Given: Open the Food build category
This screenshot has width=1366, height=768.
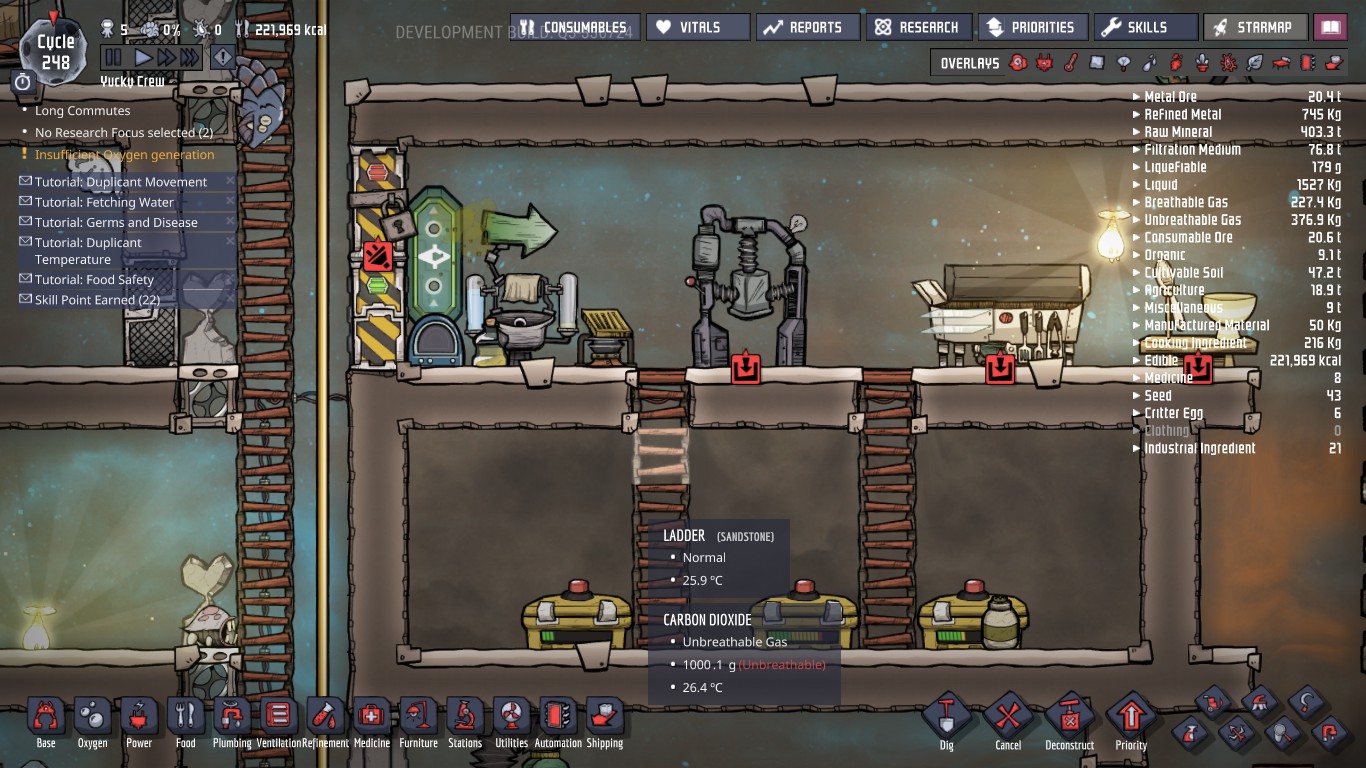Looking at the screenshot, I should (x=184, y=717).
